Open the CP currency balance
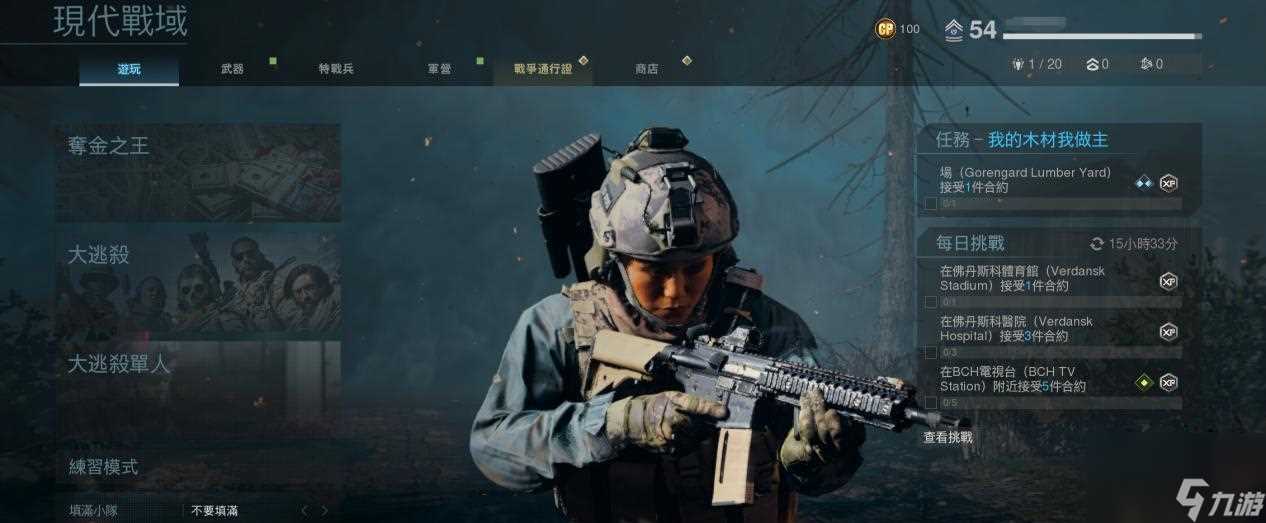The width and height of the screenshot is (1266, 523). tap(897, 29)
